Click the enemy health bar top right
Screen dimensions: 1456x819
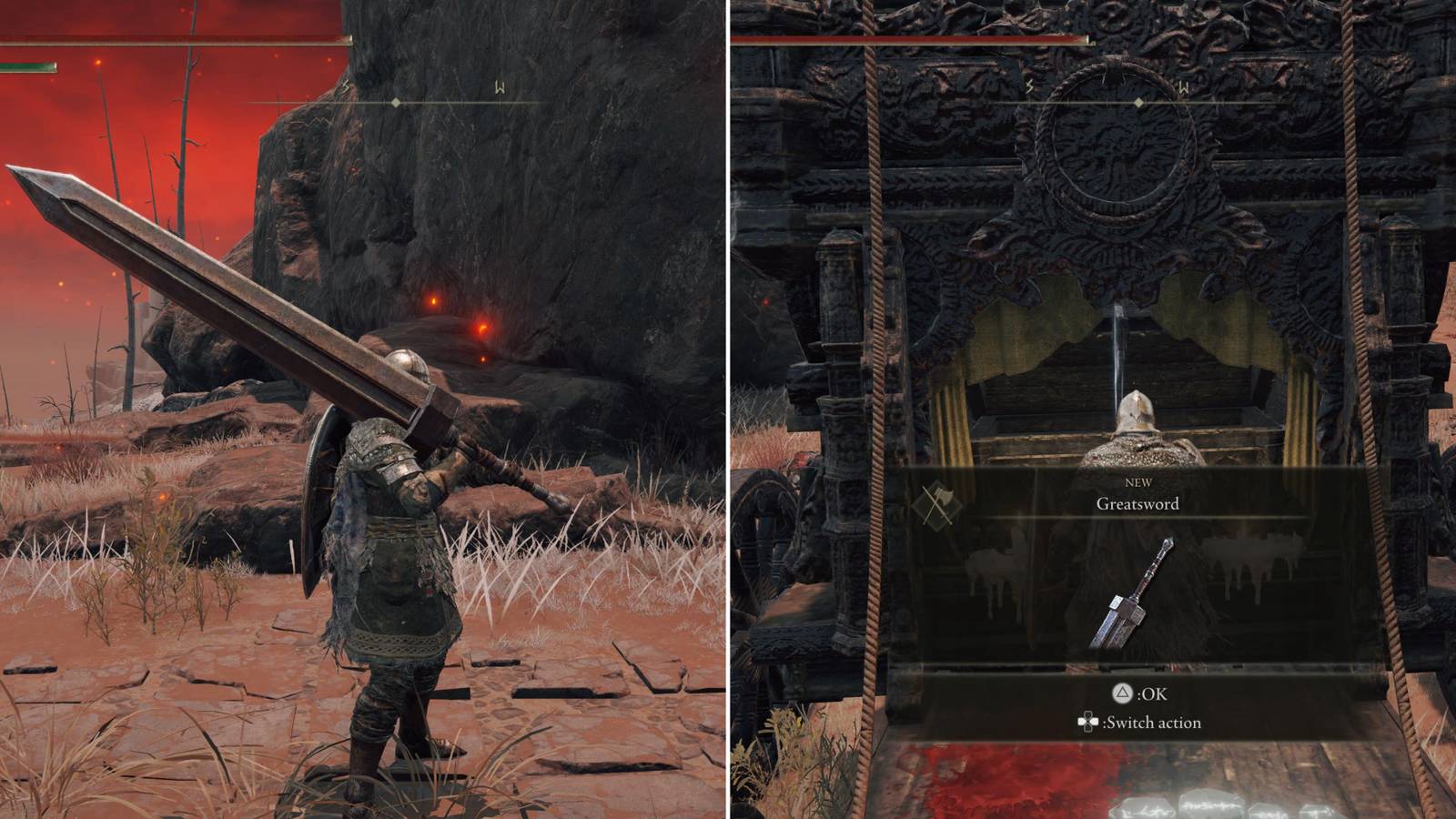click(910, 41)
